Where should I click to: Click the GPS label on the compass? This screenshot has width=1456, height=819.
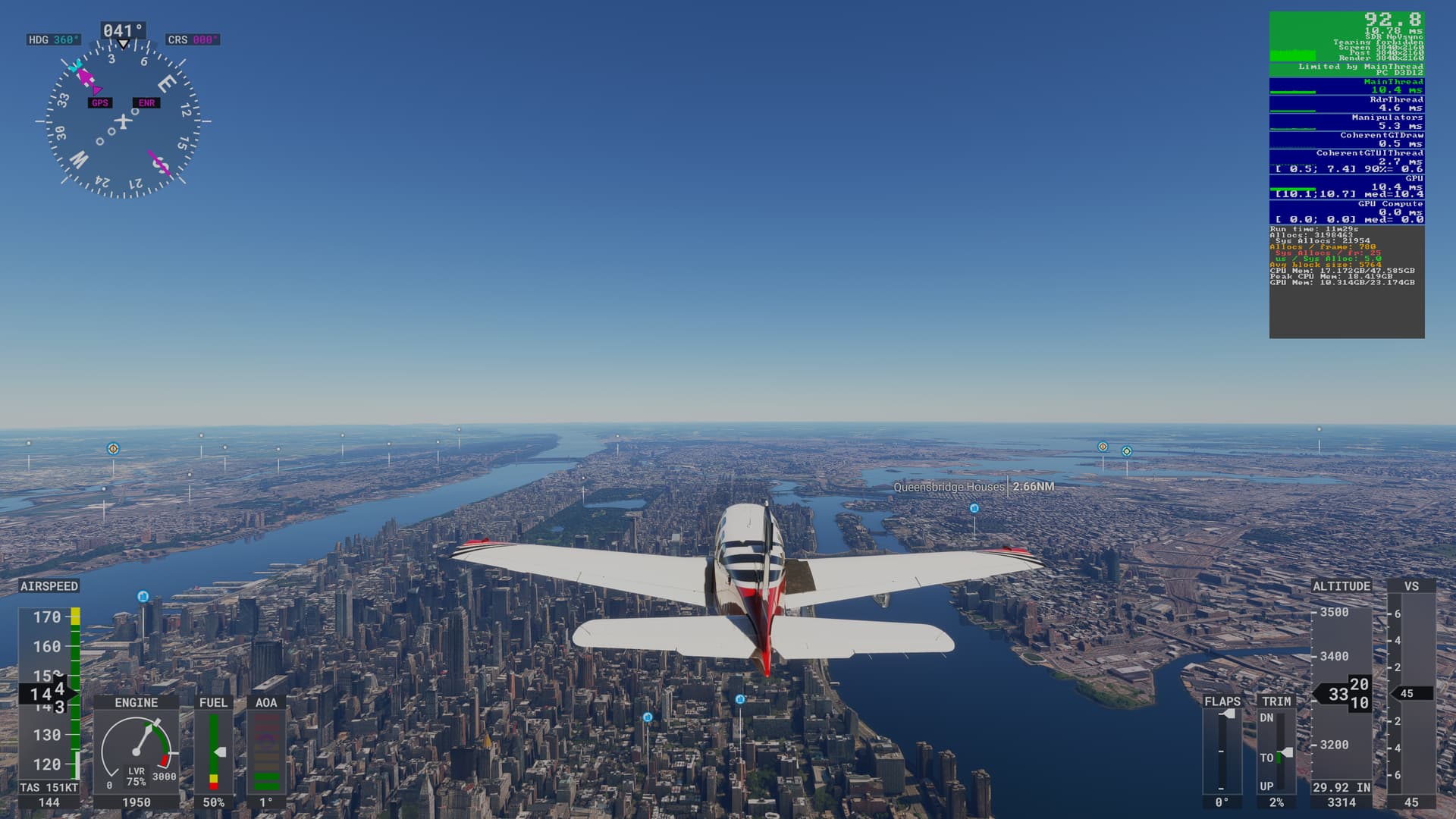[x=100, y=103]
